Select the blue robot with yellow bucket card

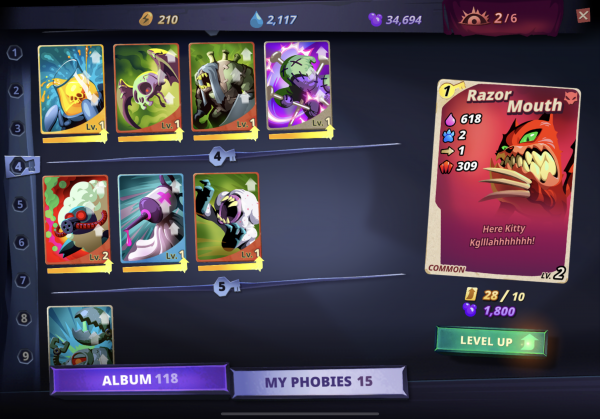(x=71, y=89)
